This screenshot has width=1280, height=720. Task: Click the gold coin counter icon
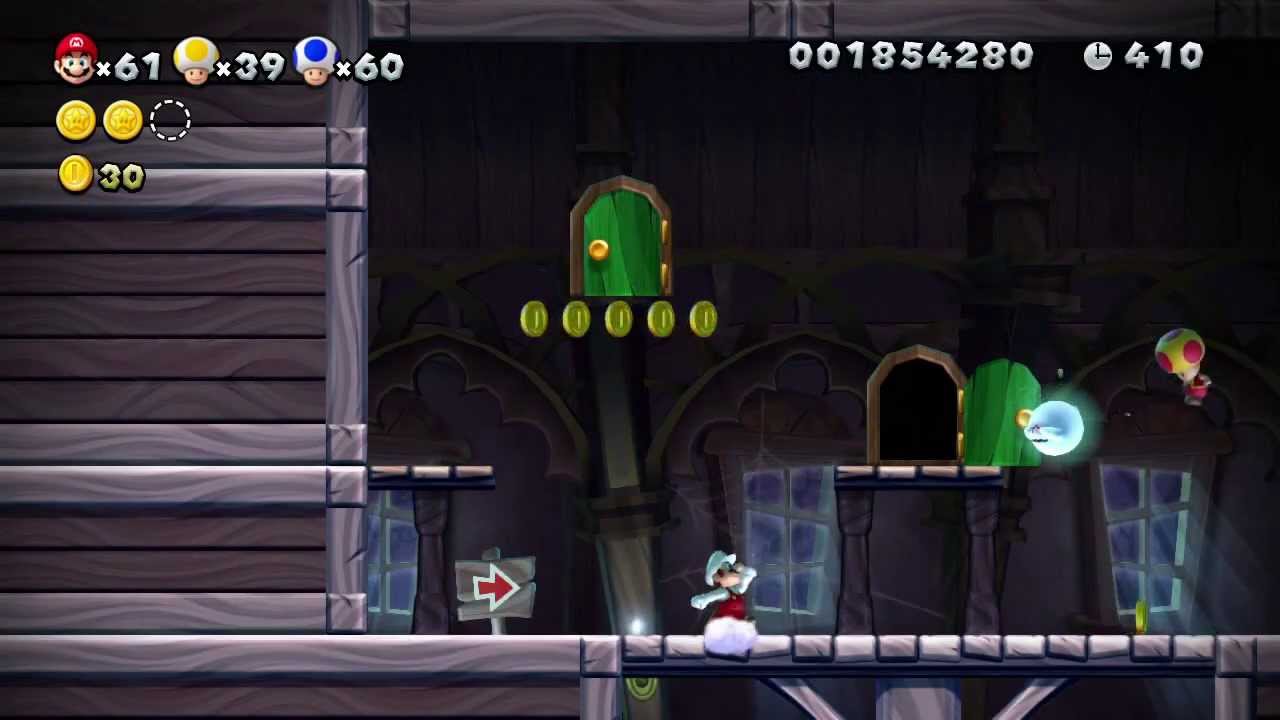tap(76, 174)
